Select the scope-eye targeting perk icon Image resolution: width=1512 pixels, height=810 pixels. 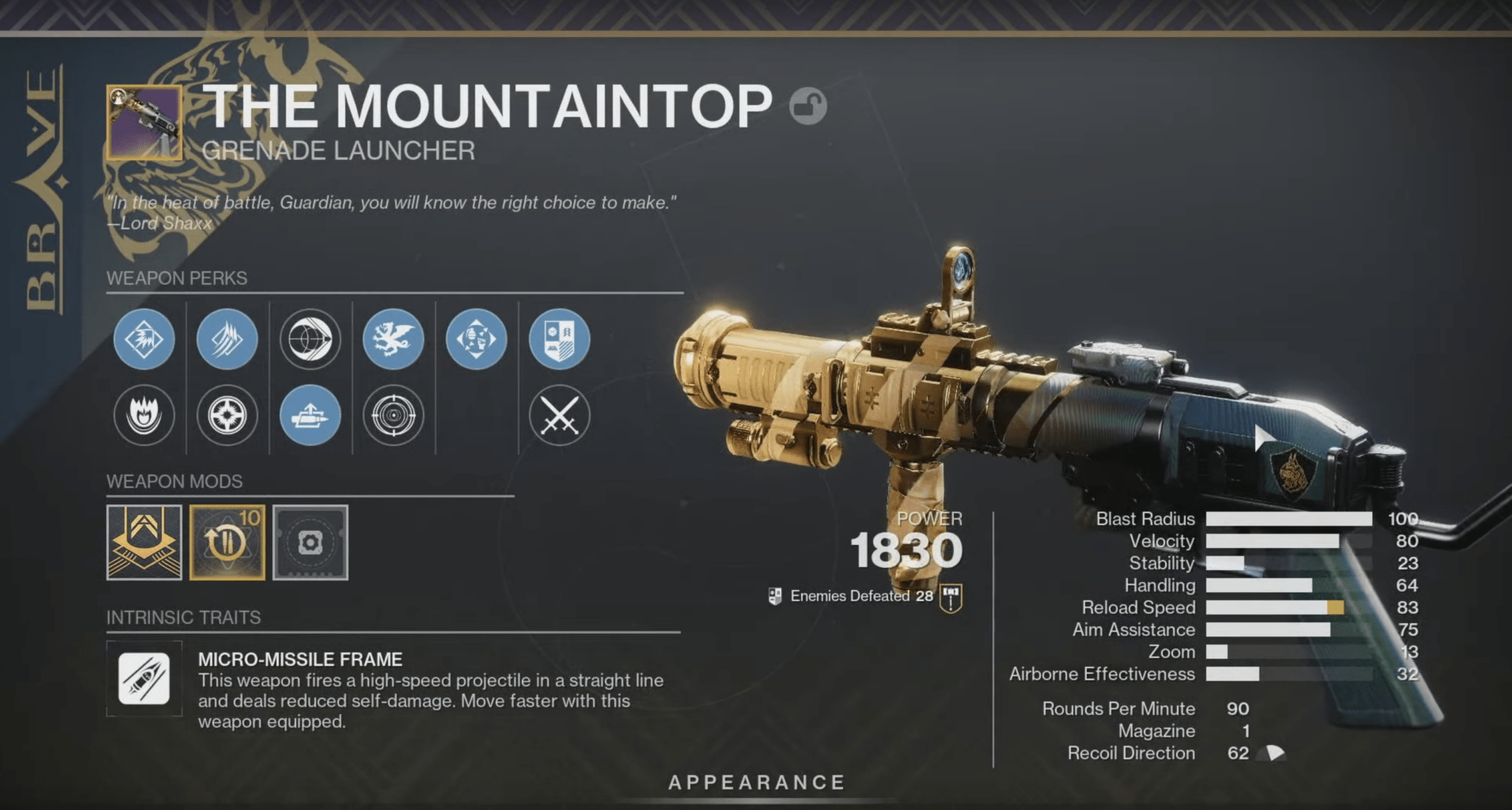(311, 340)
